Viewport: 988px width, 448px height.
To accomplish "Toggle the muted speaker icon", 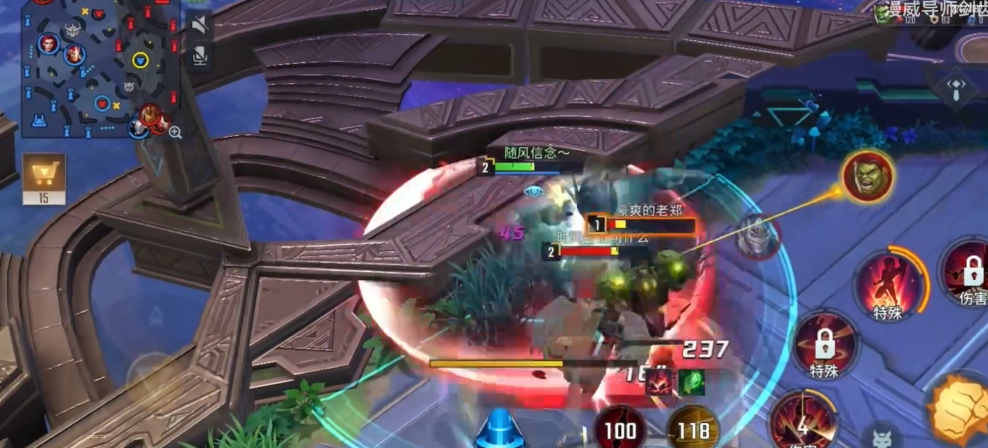I will click(x=200, y=24).
